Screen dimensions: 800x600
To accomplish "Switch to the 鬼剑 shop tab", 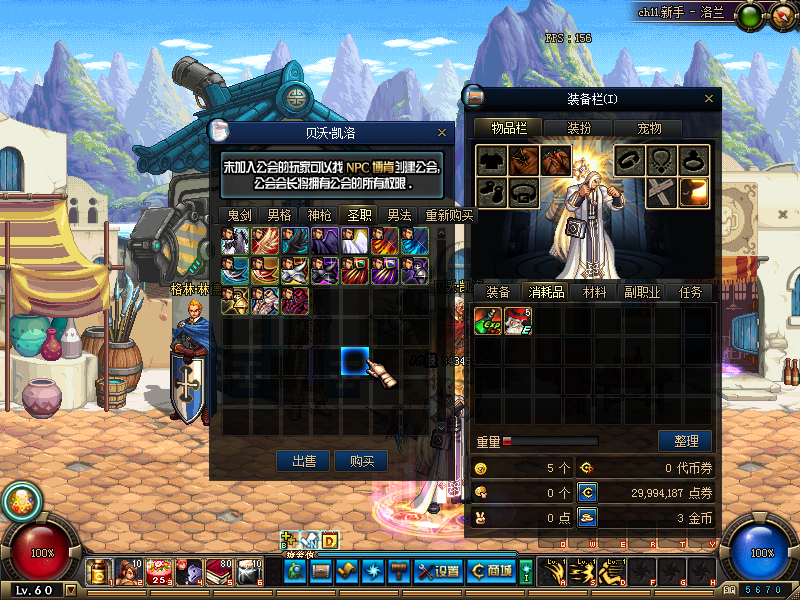I will pyautogui.click(x=238, y=214).
